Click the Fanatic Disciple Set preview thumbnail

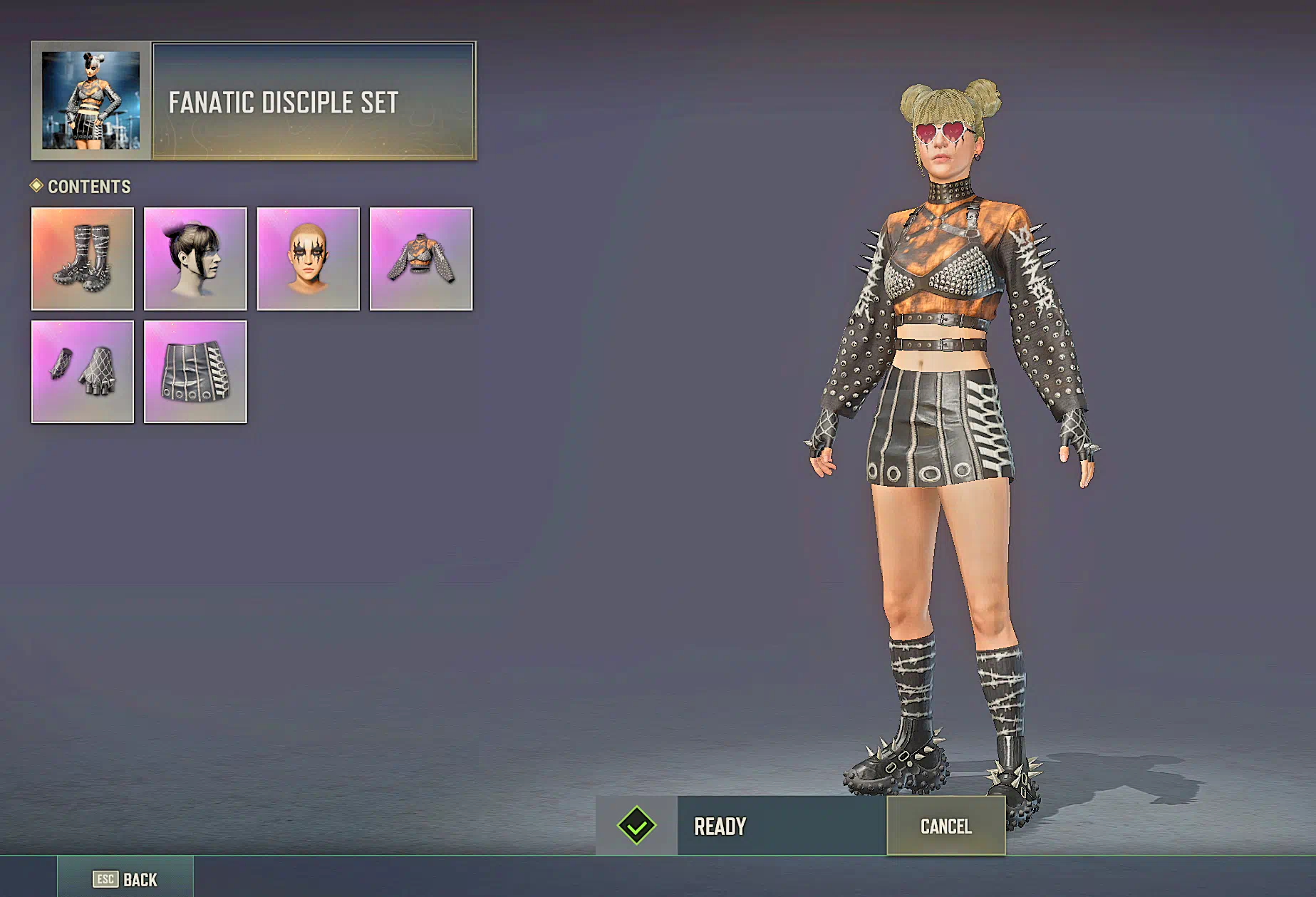click(x=91, y=100)
